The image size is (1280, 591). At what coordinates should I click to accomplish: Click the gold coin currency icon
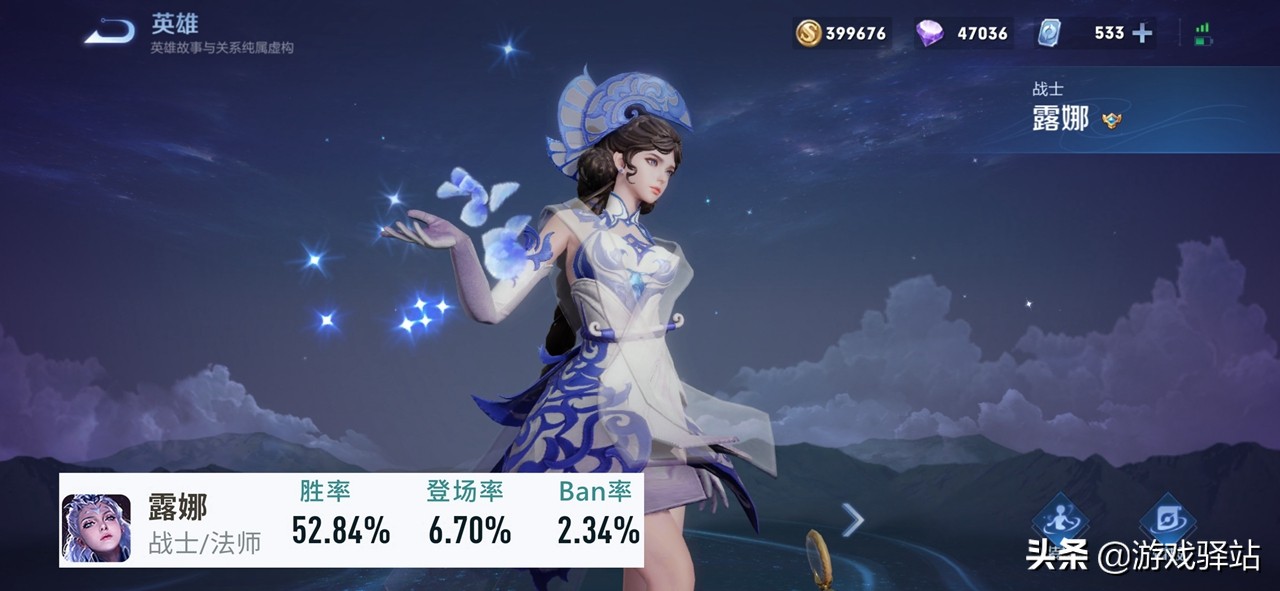point(808,33)
